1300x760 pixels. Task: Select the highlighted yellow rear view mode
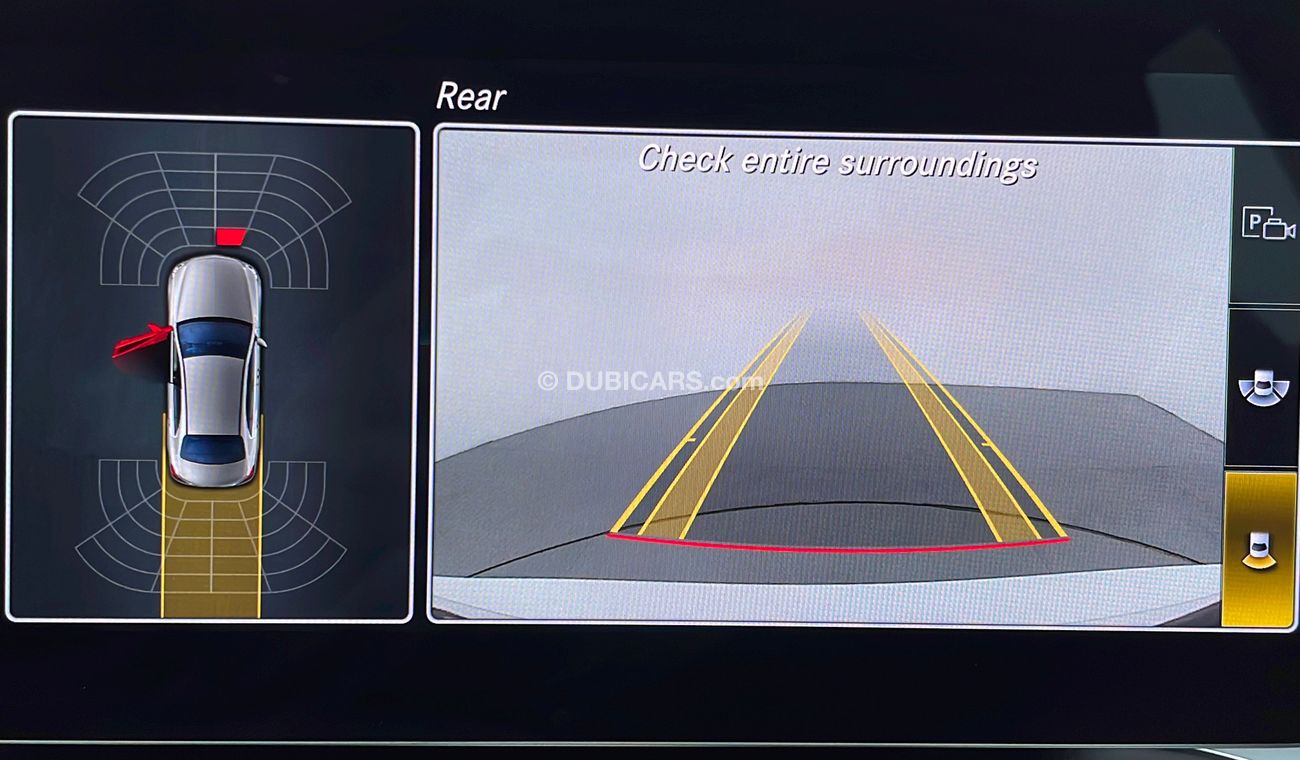click(x=1259, y=549)
